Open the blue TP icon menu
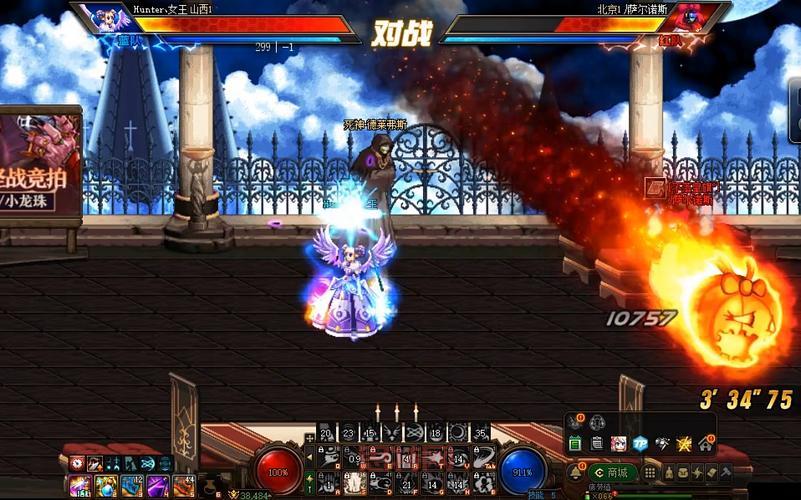The width and height of the screenshot is (801, 500). pyautogui.click(x=640, y=443)
